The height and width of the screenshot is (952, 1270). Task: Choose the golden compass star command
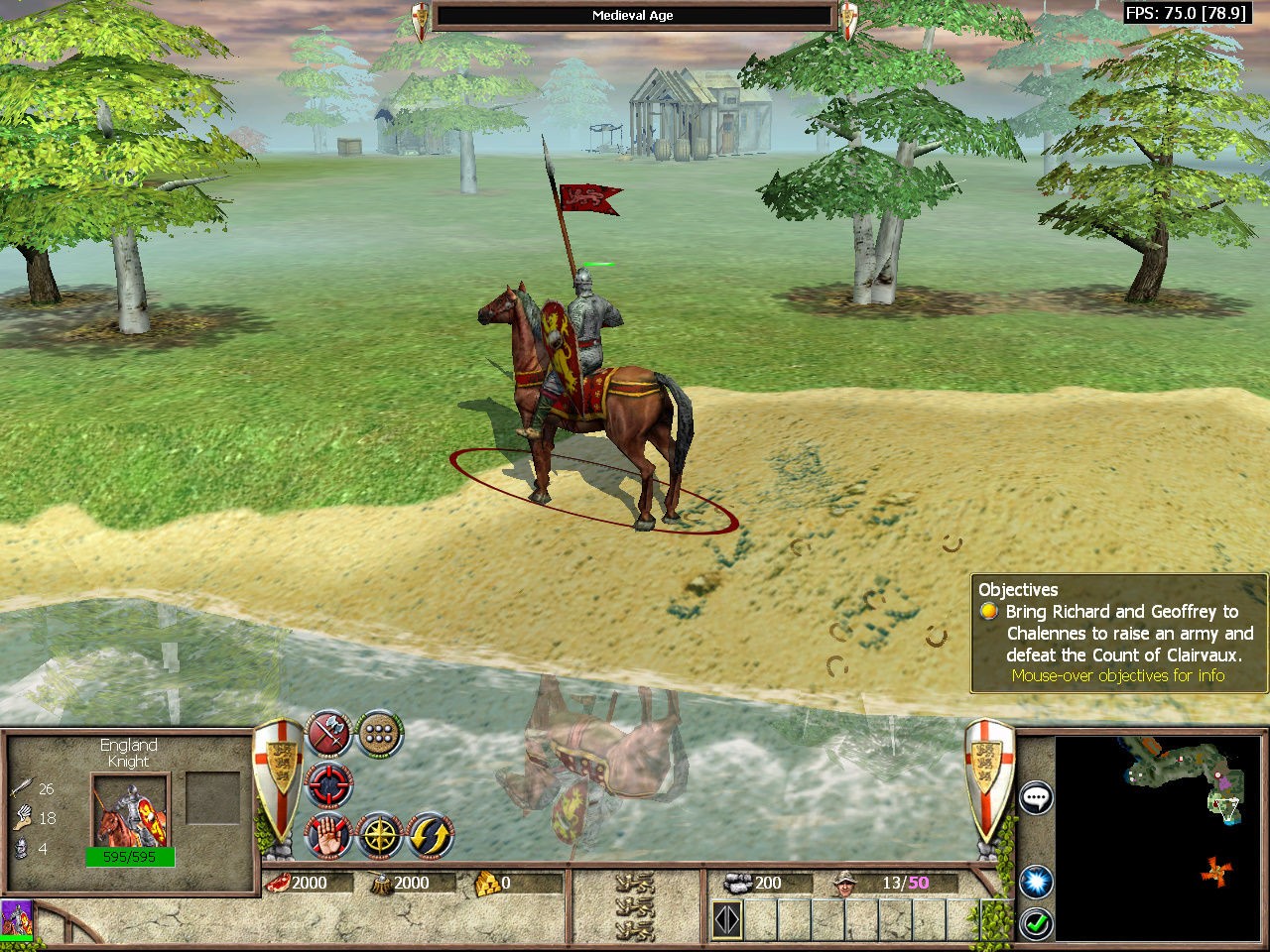379,836
